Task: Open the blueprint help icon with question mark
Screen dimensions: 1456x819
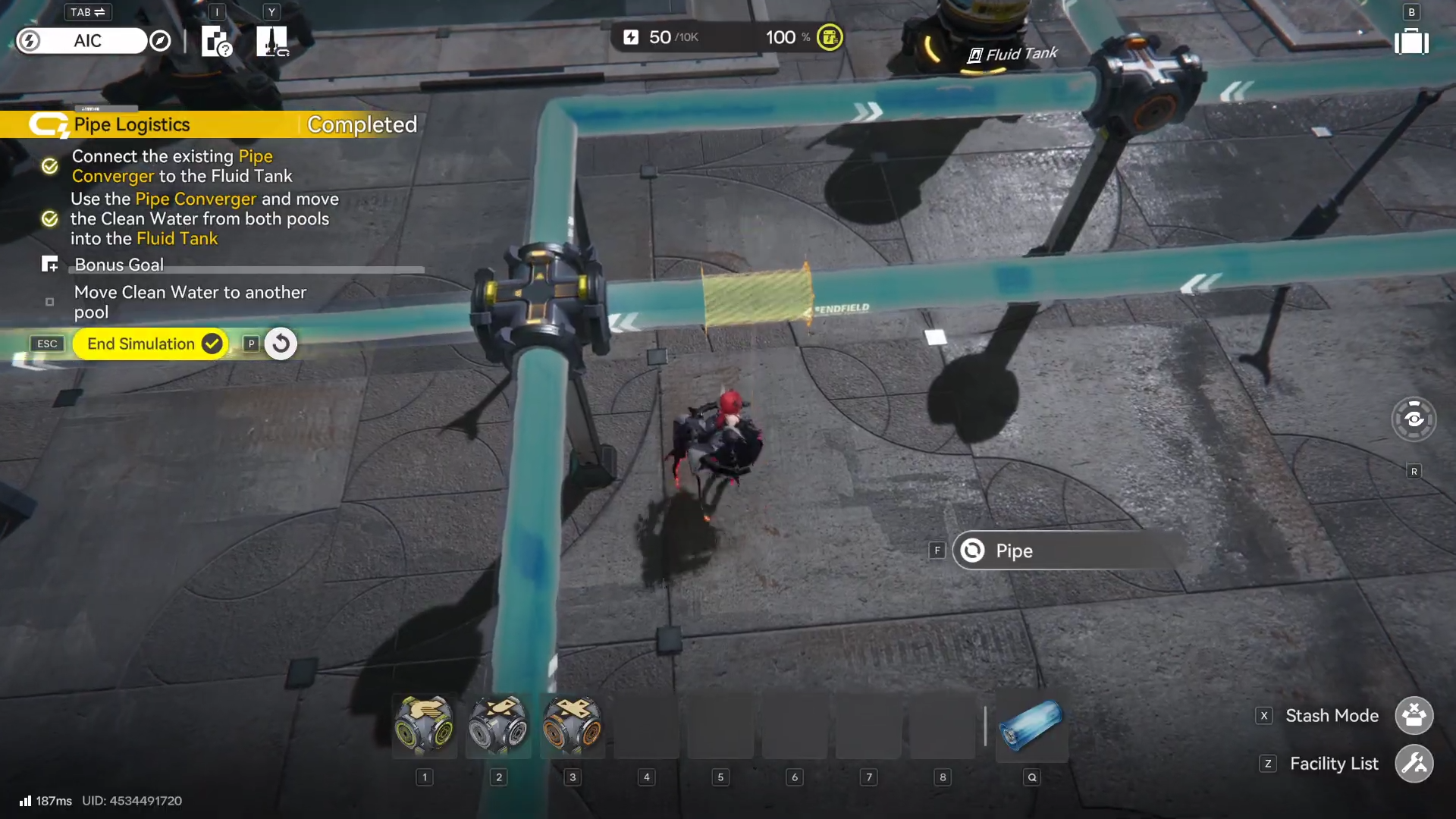Action: (216, 42)
